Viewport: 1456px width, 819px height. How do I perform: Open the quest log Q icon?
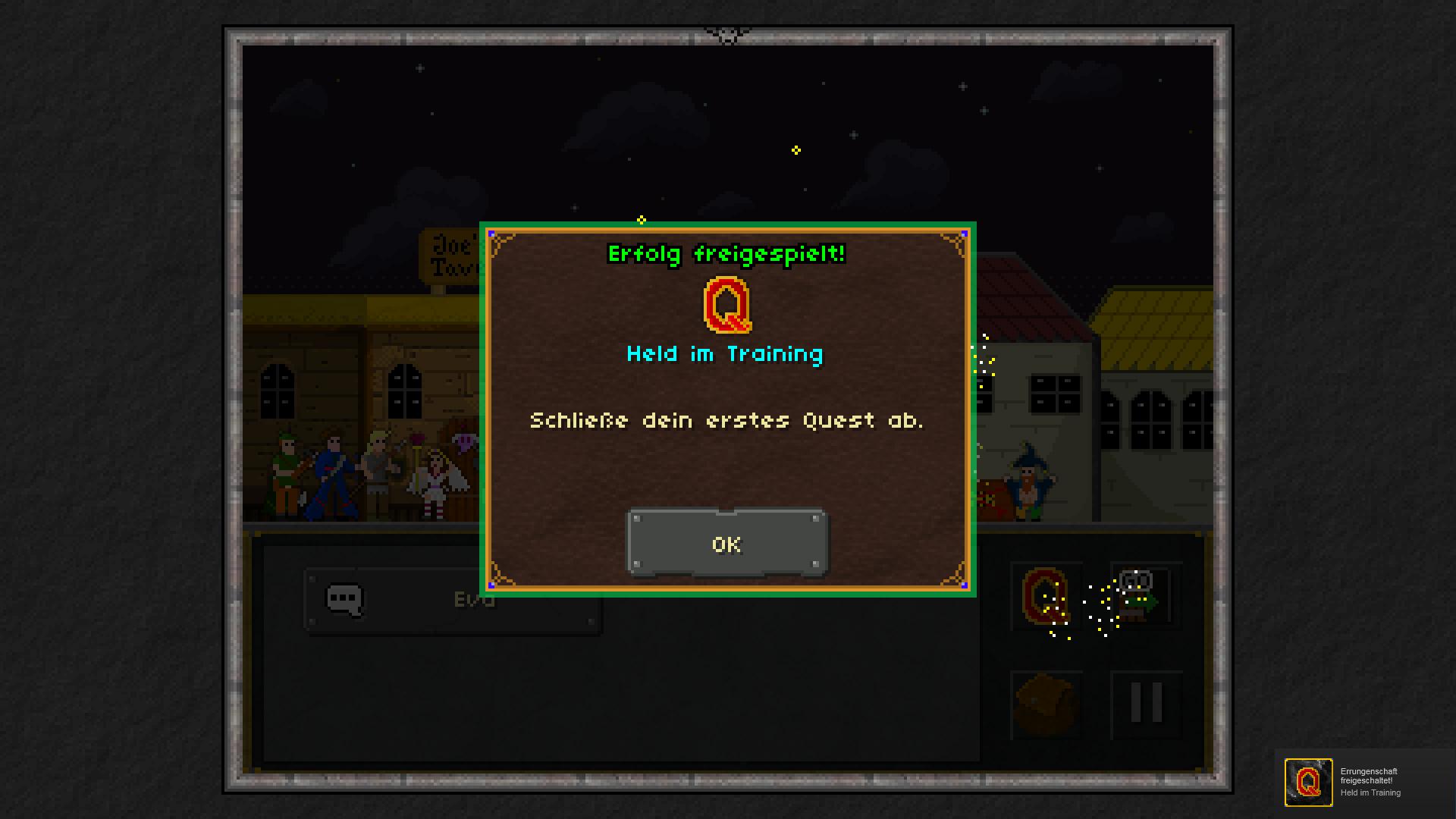click(x=1046, y=596)
